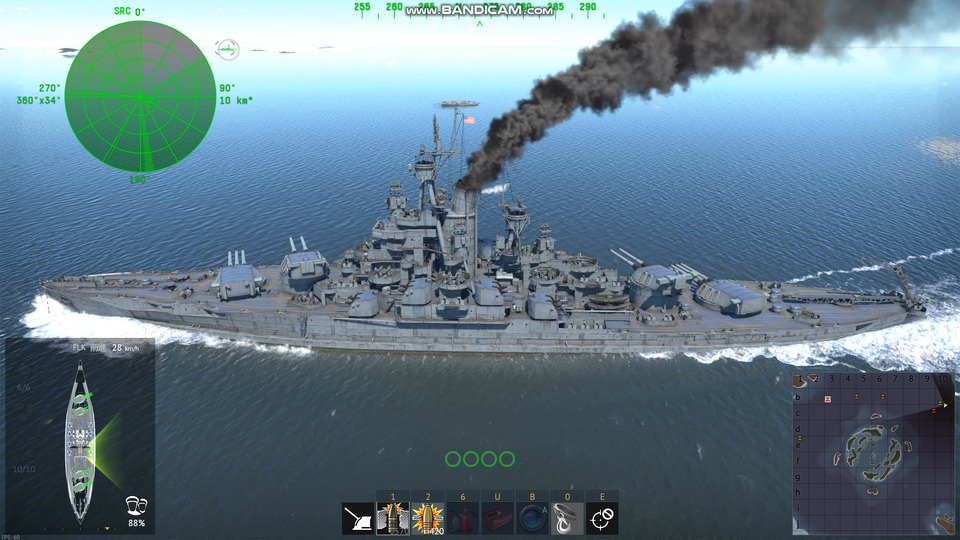
Task: Click the green circular radar display
Action: 140,96
